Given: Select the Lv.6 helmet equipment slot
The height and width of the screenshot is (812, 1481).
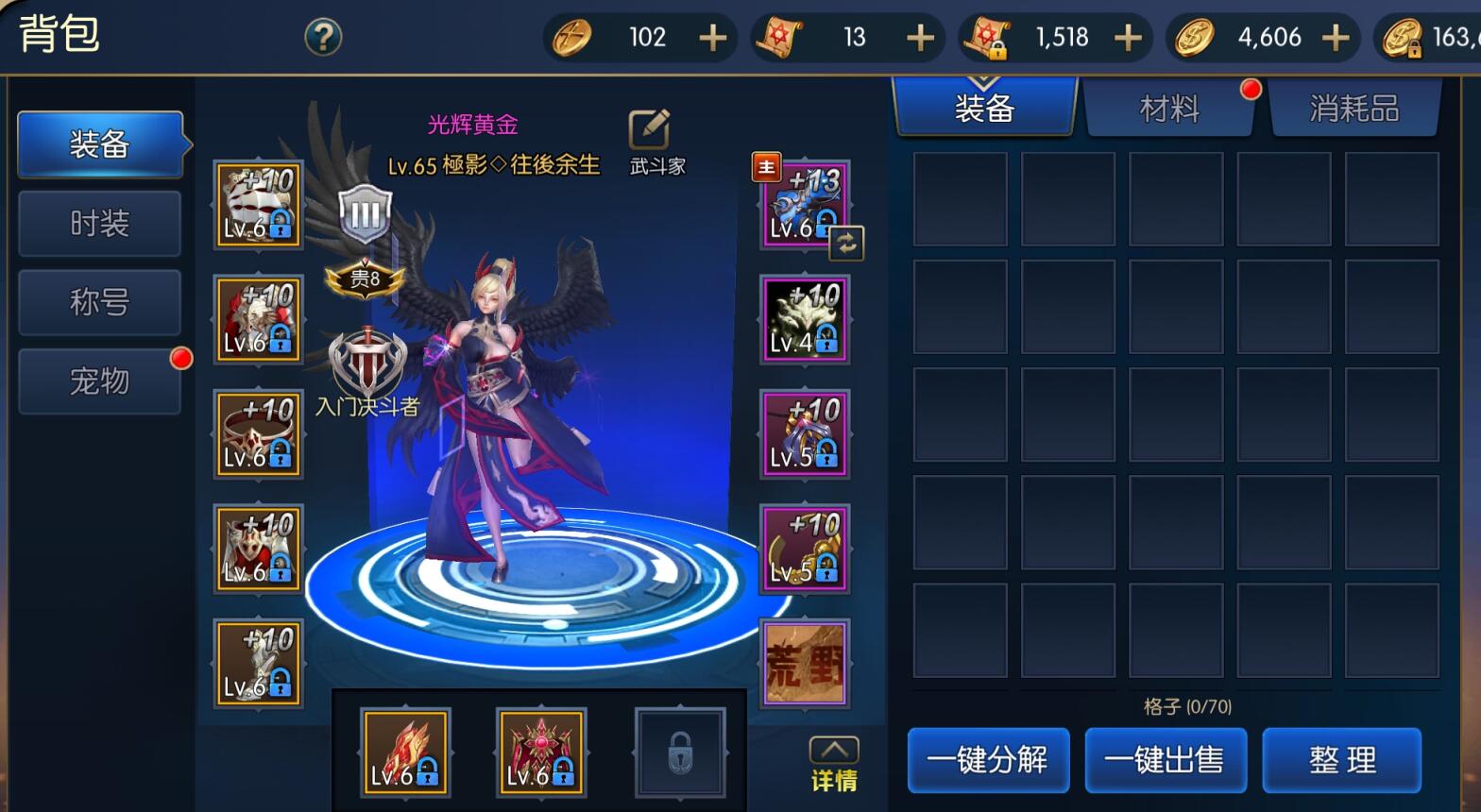Looking at the screenshot, I should coord(257,203).
